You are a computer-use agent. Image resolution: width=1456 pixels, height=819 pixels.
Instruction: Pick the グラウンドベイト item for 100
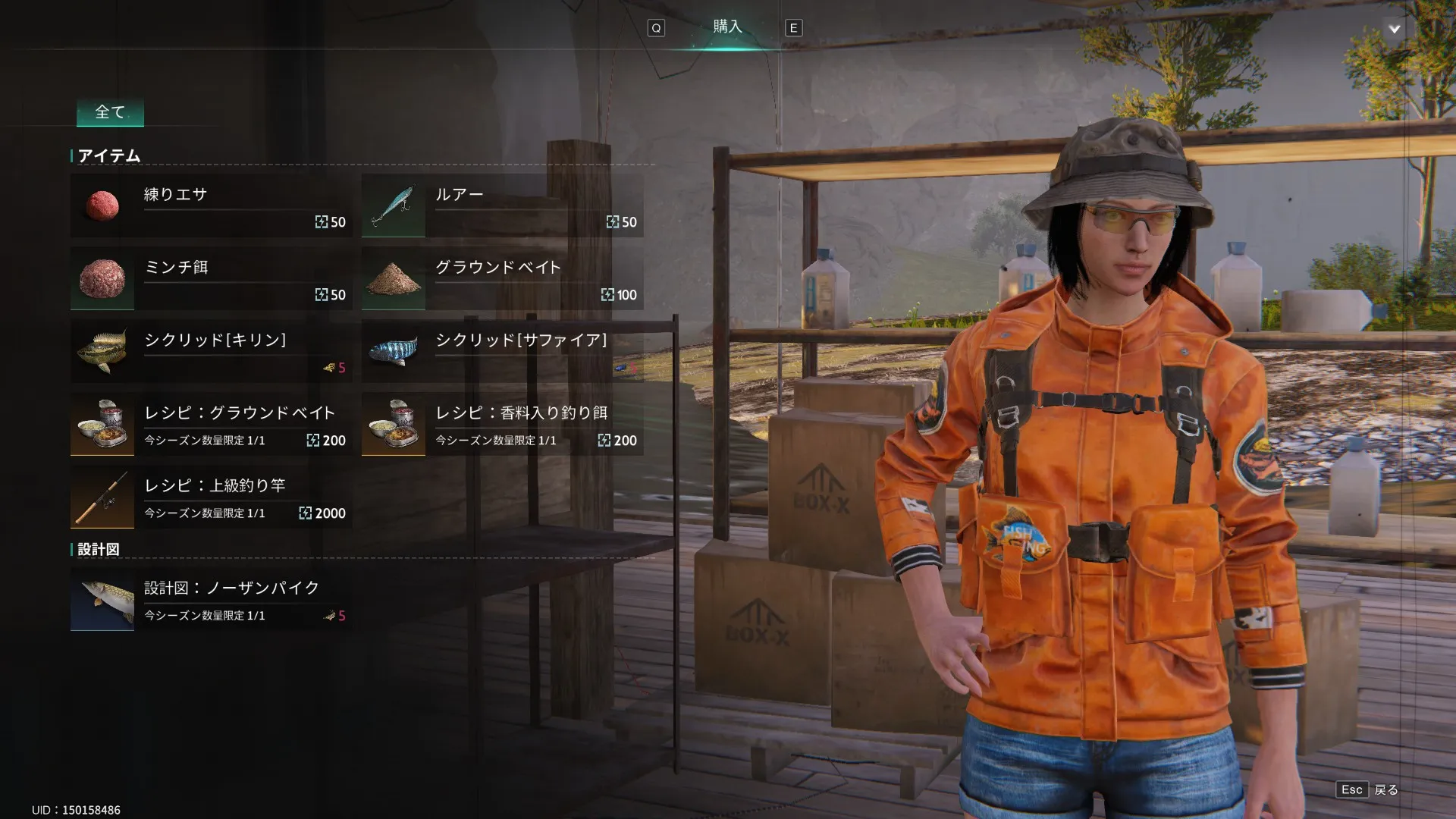(x=502, y=278)
